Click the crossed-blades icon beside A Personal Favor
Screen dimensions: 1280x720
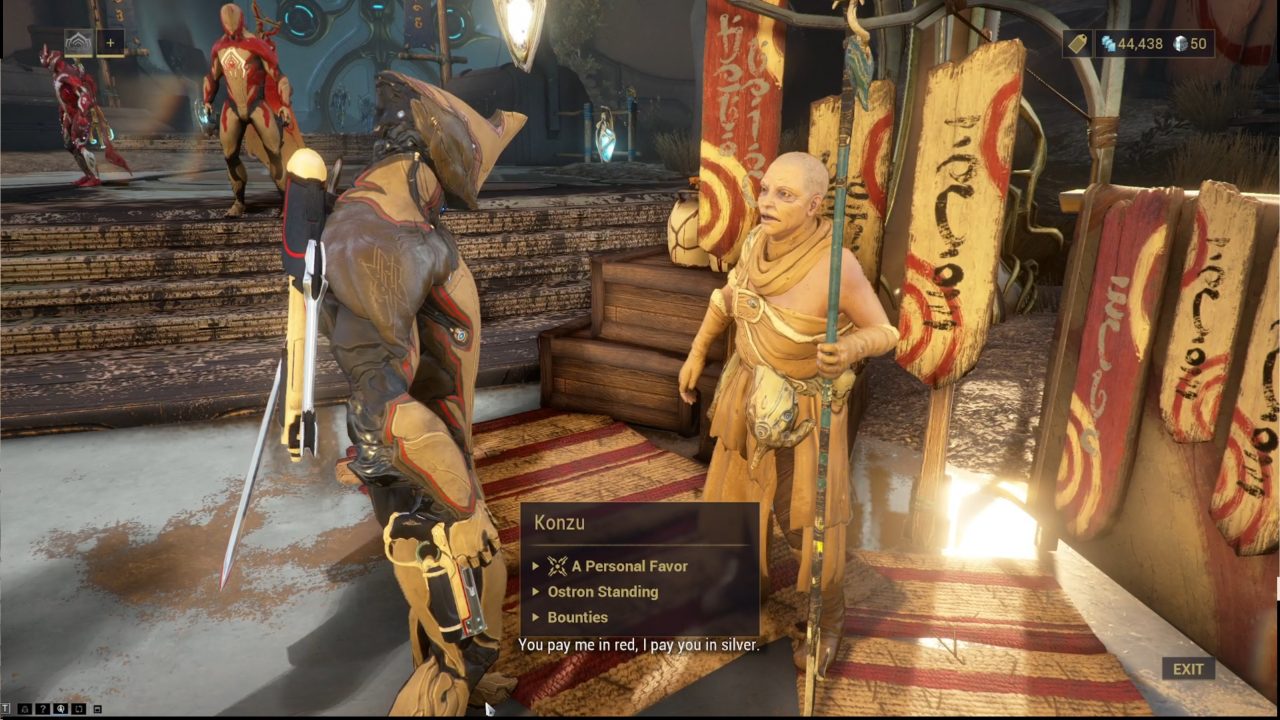click(556, 566)
